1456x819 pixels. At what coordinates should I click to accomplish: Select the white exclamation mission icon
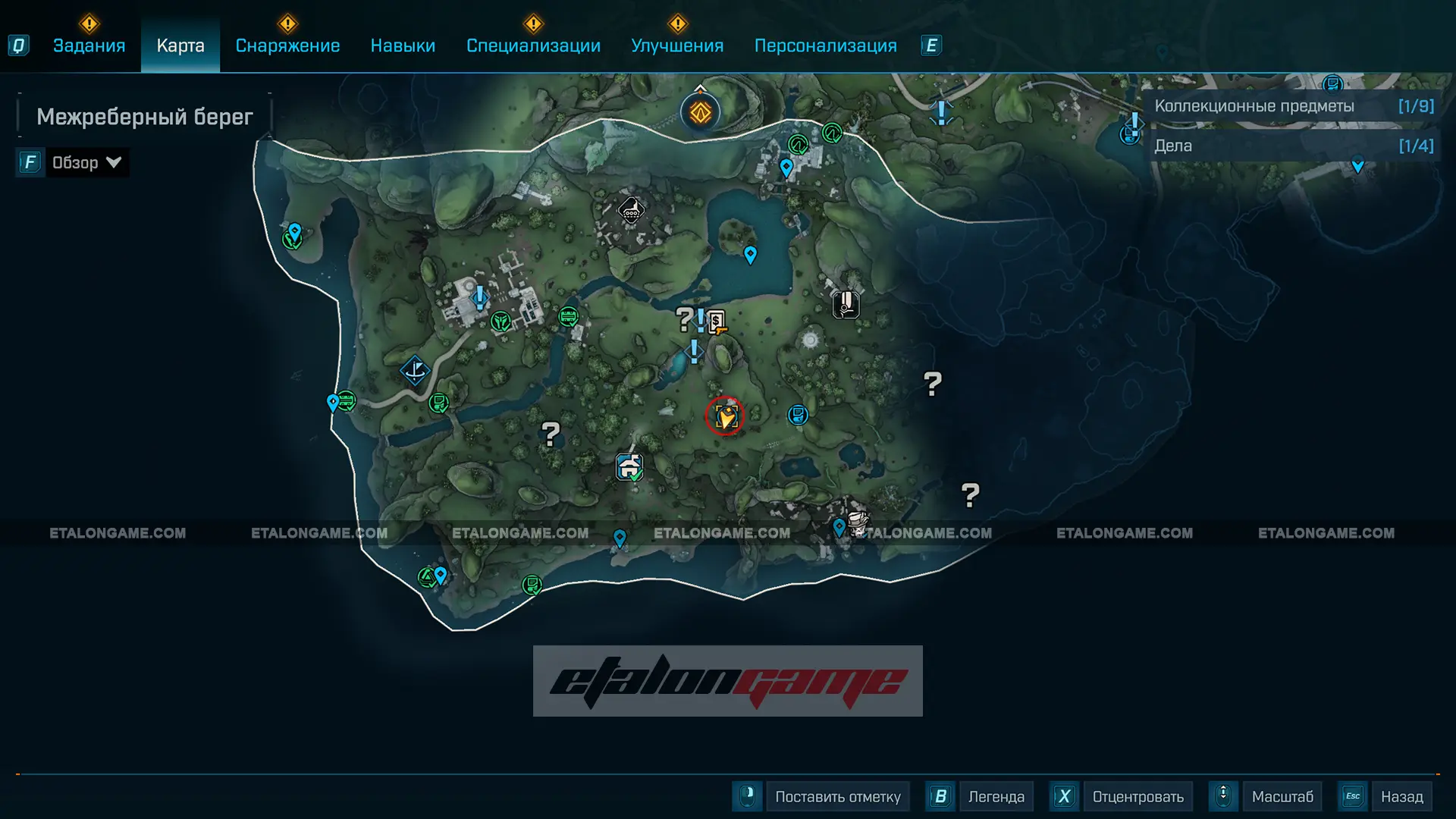846,305
